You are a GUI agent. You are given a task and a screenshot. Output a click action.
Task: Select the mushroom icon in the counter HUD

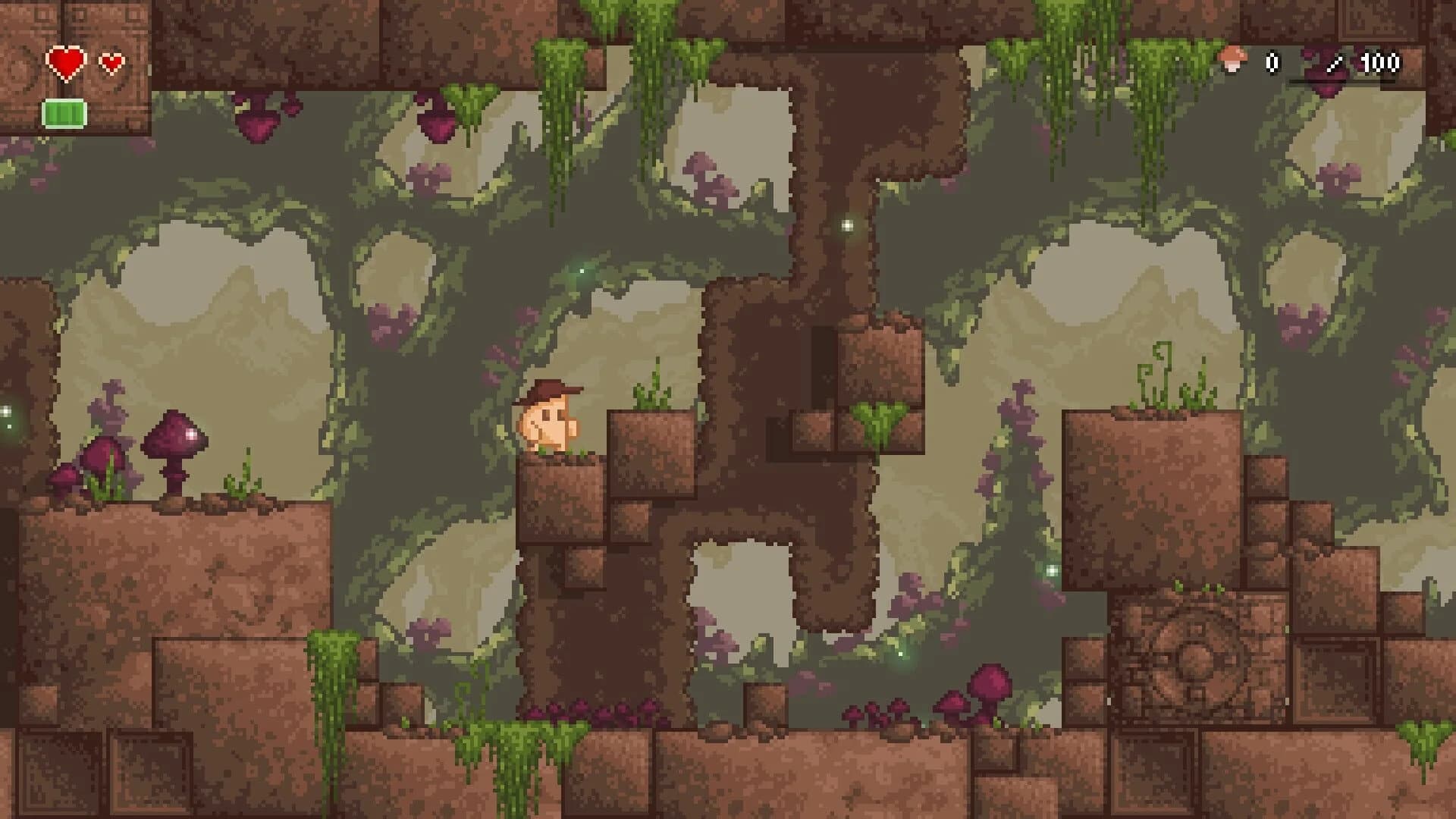click(x=1233, y=61)
